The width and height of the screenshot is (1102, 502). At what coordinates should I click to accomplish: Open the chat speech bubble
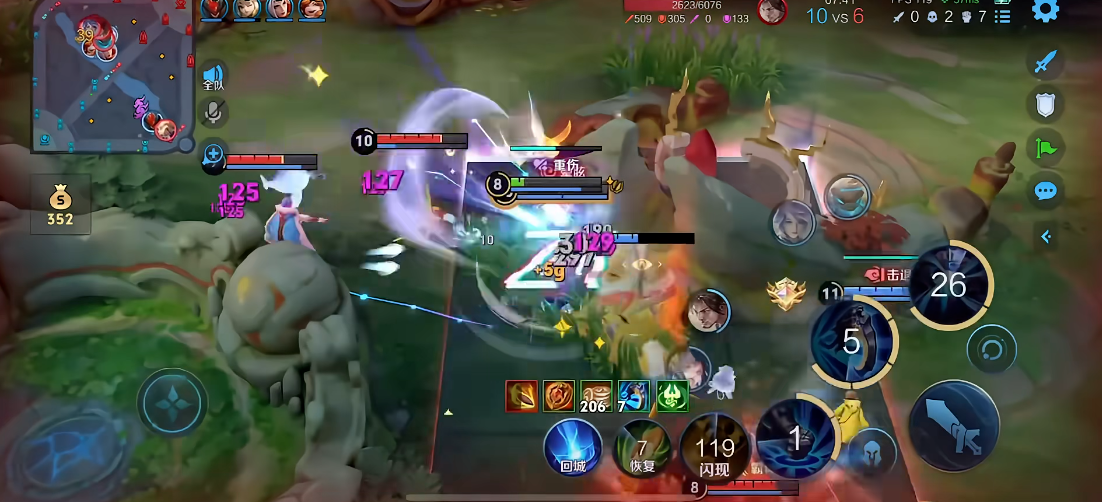[1045, 191]
